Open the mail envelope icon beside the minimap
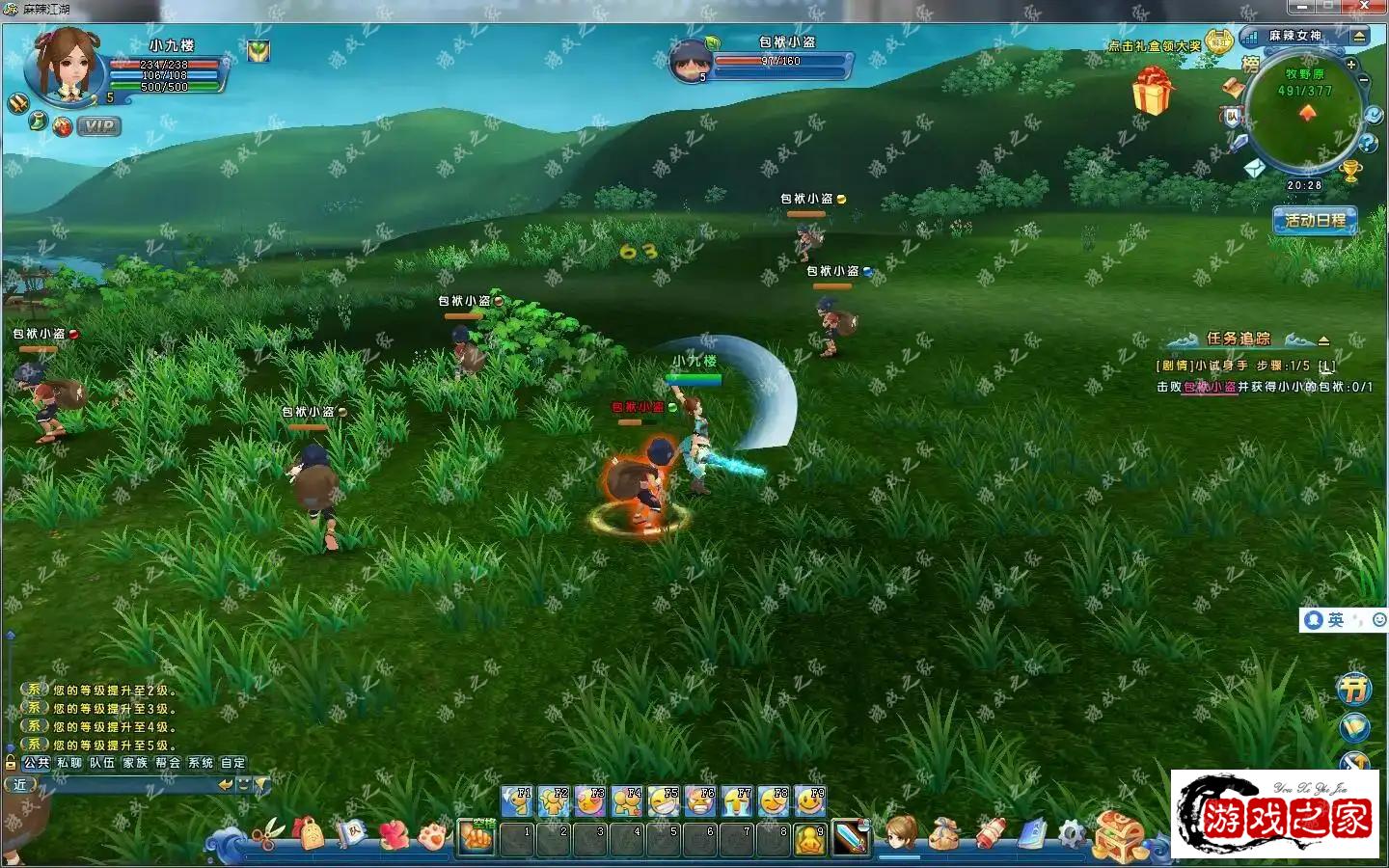1389x868 pixels. 1255,168
